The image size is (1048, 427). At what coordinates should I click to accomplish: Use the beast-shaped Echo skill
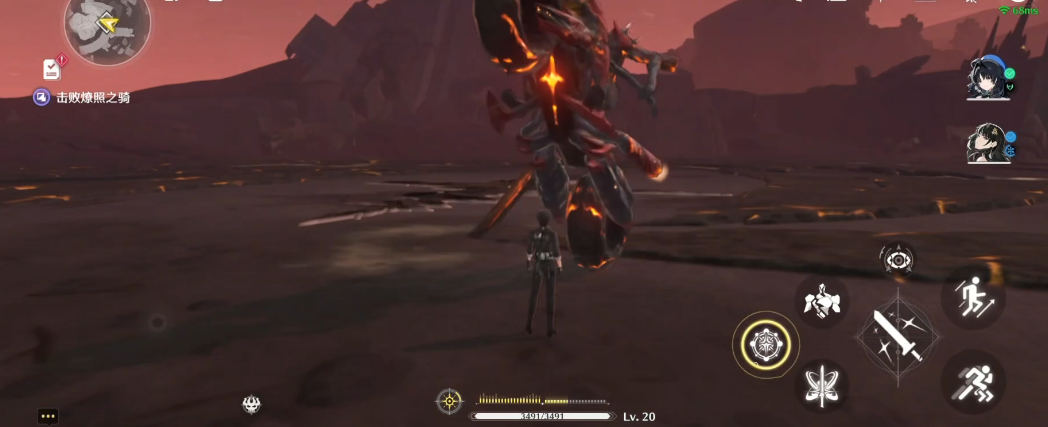pos(822,300)
